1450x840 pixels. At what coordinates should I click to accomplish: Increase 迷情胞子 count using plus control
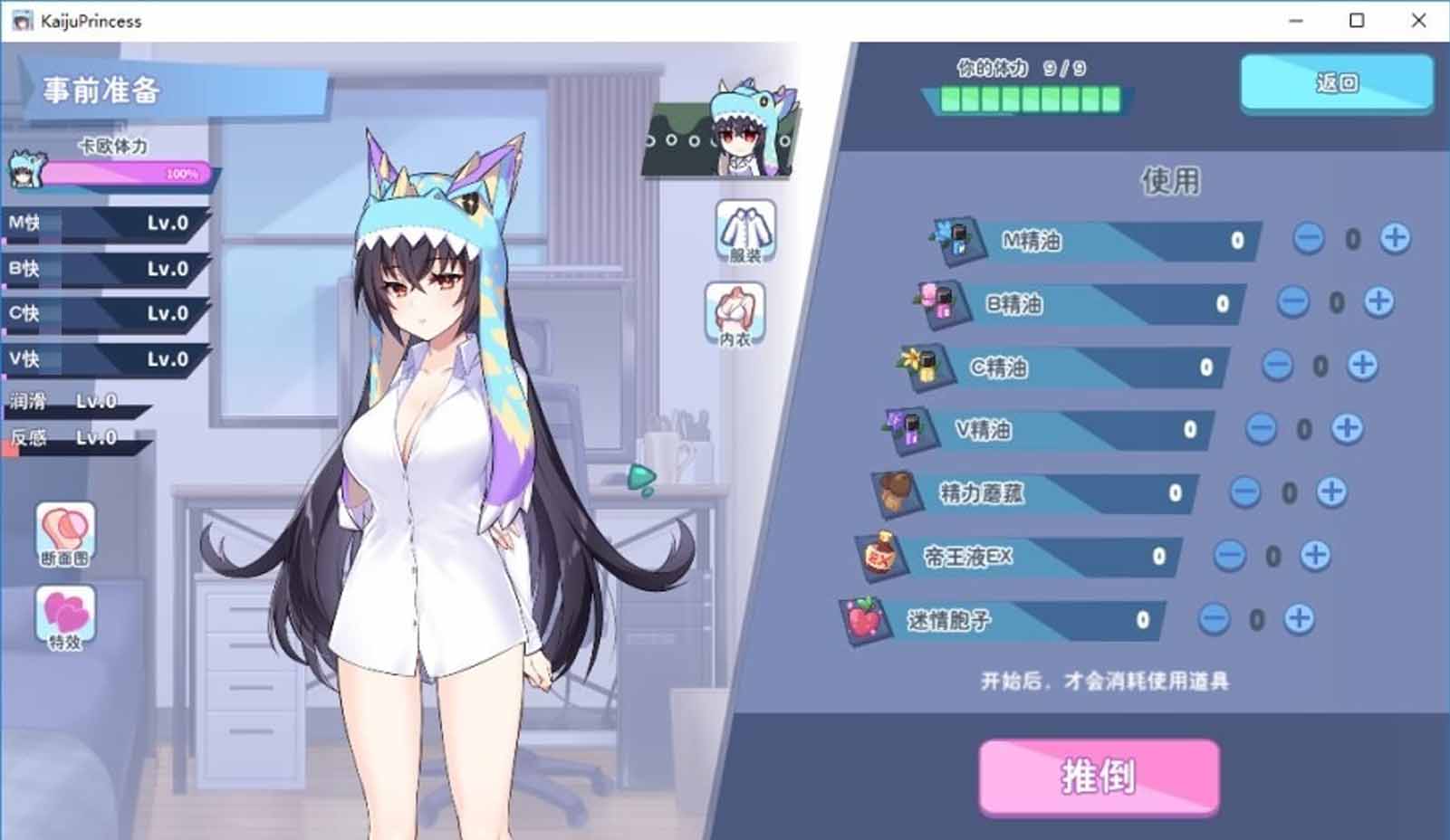1298,618
